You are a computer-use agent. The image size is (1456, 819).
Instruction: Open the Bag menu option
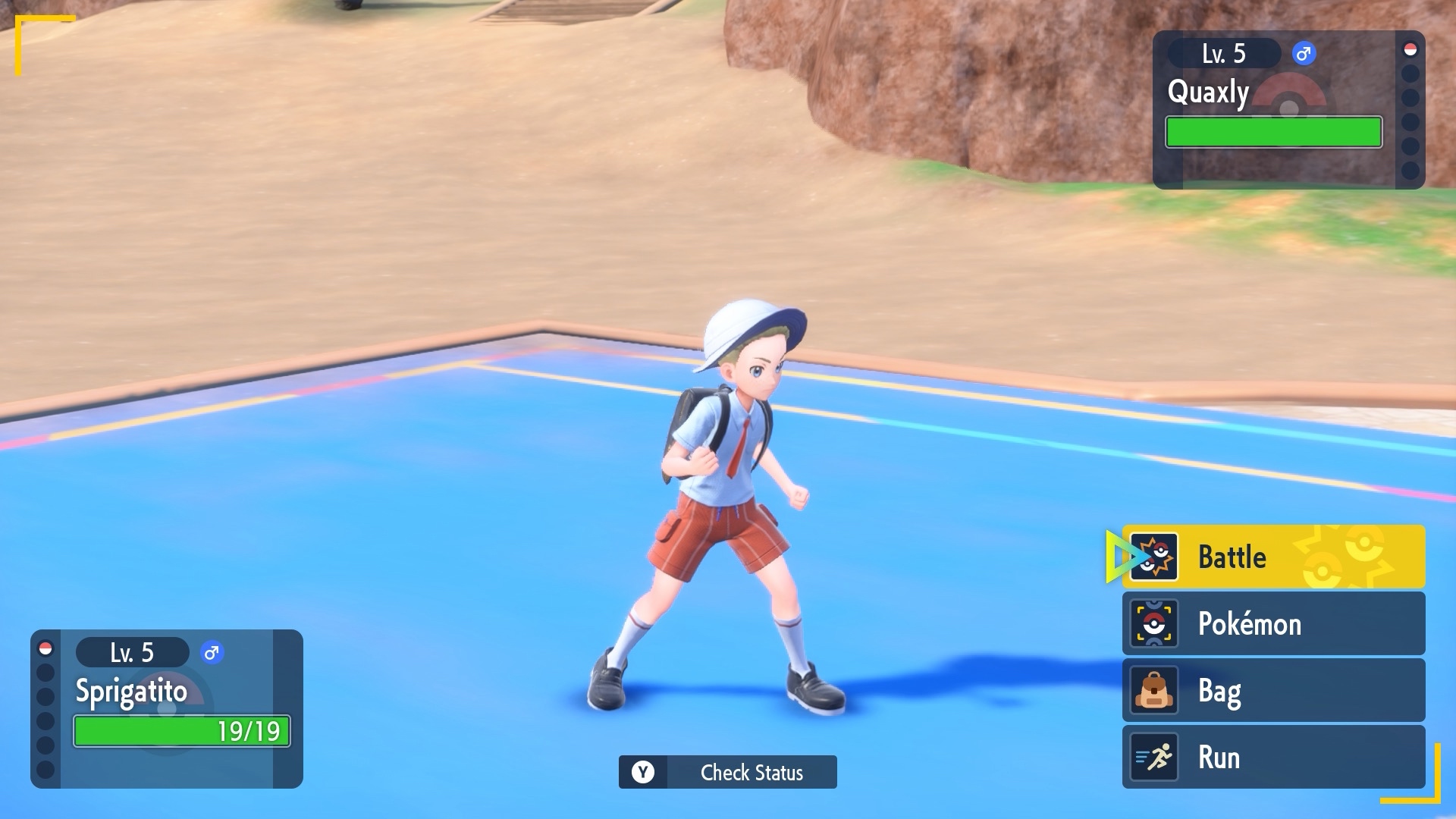pos(1272,691)
